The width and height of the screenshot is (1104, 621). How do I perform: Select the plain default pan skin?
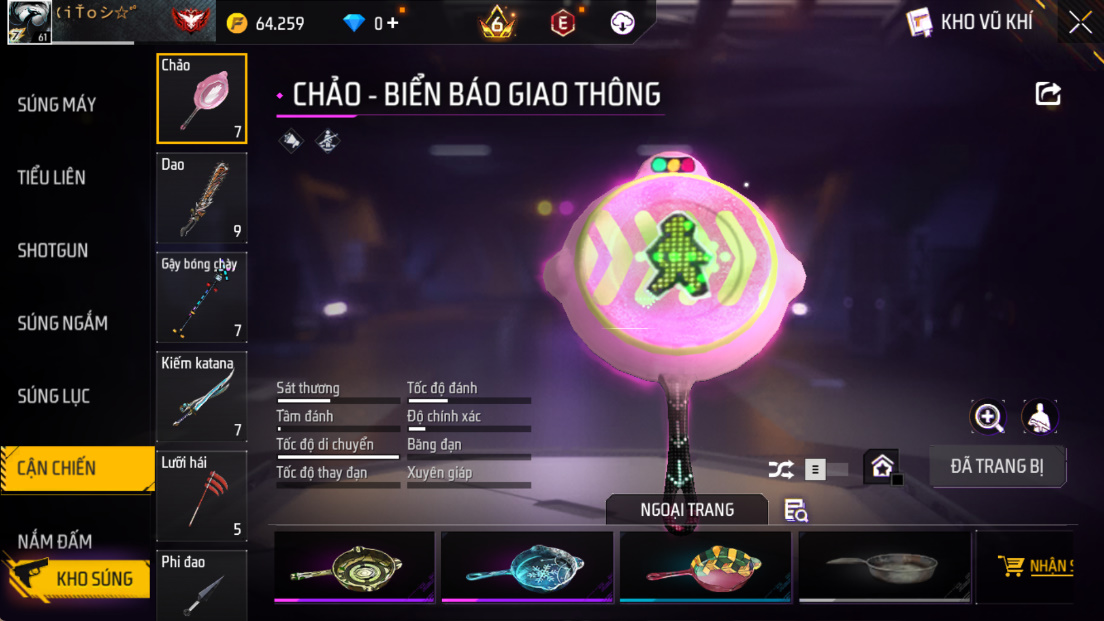(x=884, y=567)
